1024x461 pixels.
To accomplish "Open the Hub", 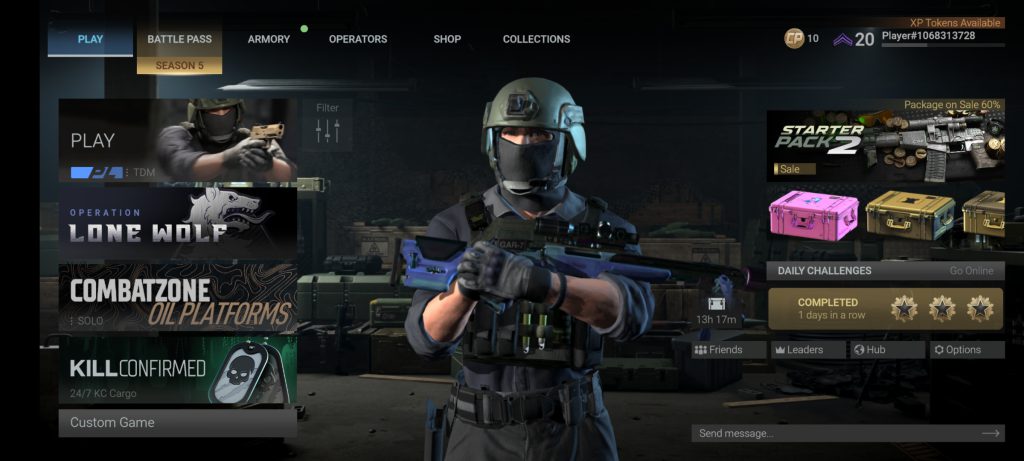I will point(886,350).
